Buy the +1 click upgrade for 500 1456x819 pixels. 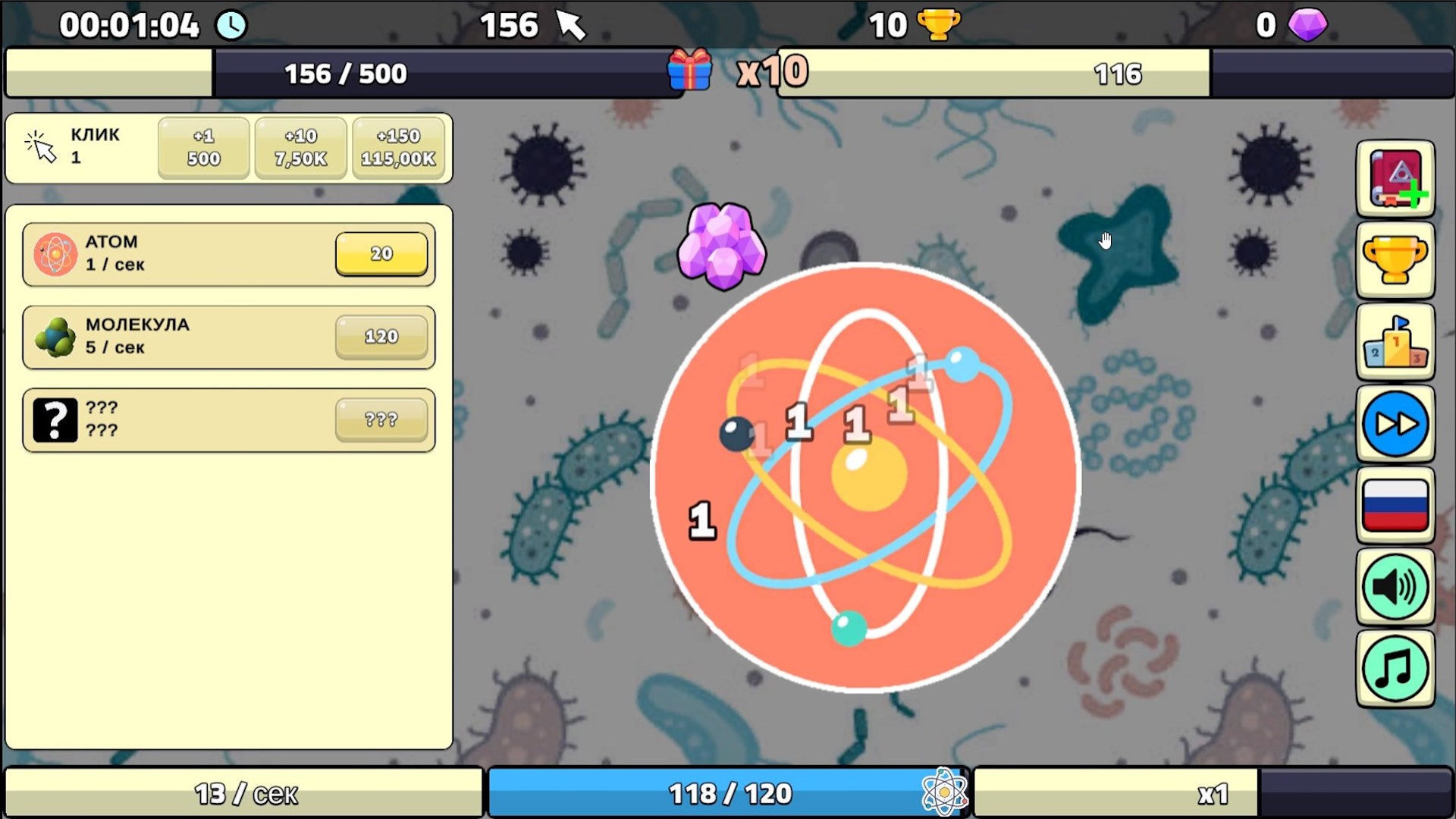coord(202,148)
